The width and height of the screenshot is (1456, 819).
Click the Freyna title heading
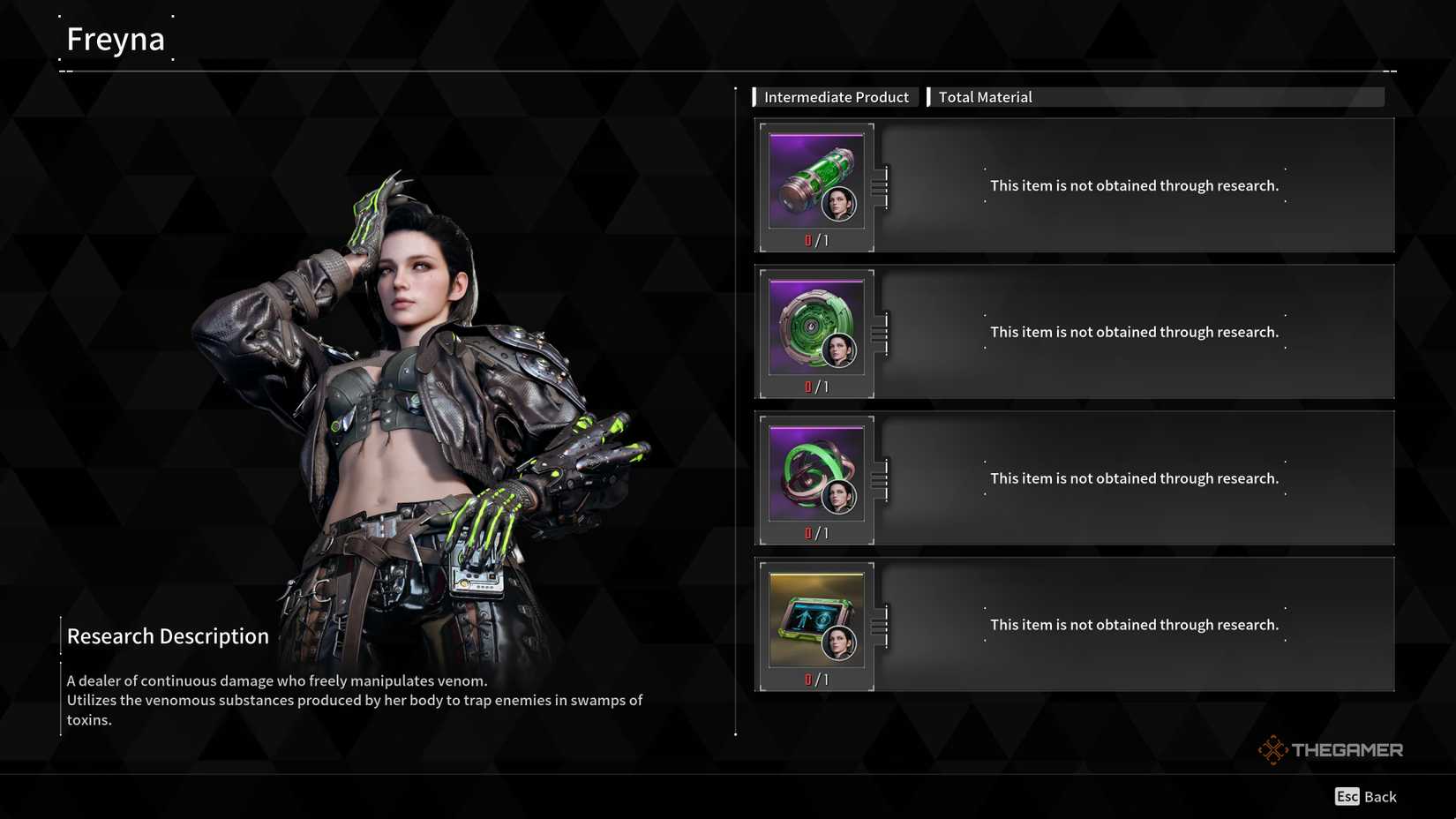click(x=116, y=38)
